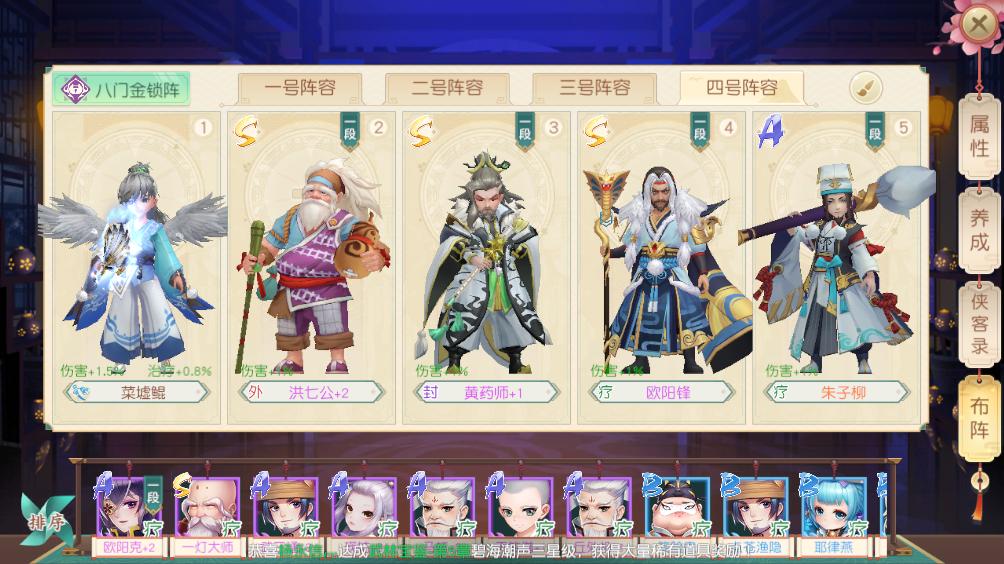Switch to the 二号阵容 tab
The image size is (1004, 564).
(x=447, y=88)
